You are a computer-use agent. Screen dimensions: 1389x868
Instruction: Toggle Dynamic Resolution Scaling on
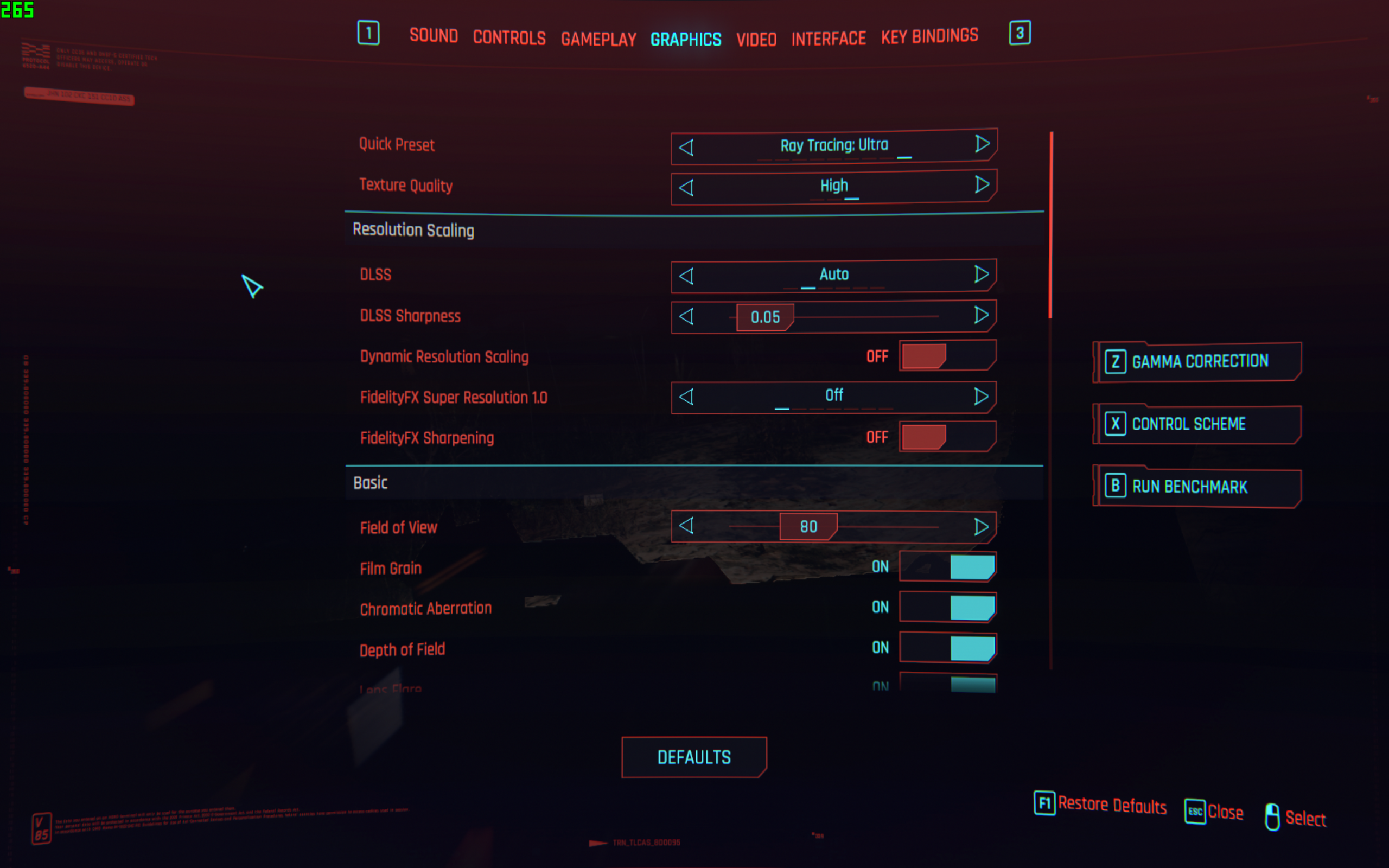point(947,356)
